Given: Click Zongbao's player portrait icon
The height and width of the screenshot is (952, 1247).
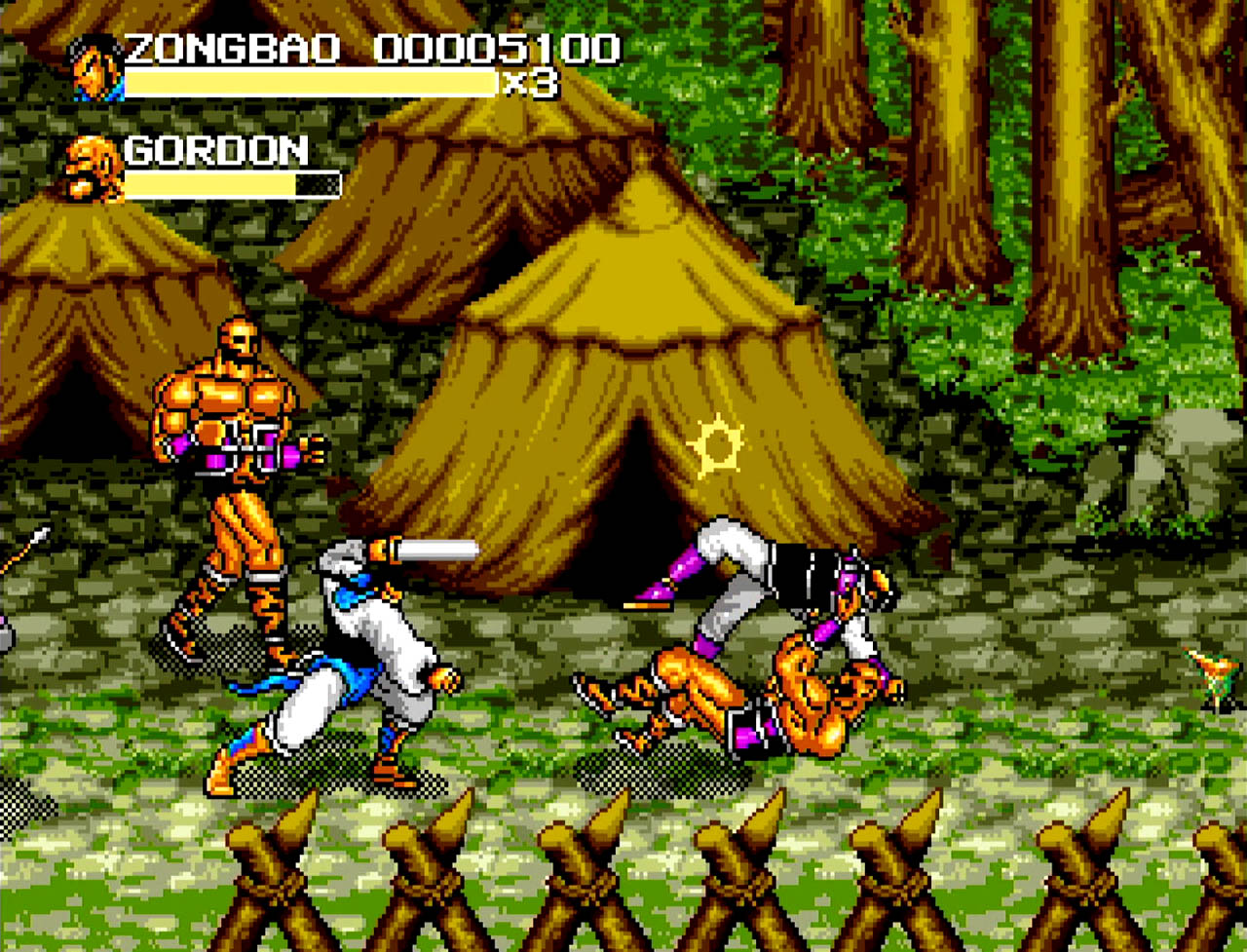Looking at the screenshot, I should click(97, 67).
